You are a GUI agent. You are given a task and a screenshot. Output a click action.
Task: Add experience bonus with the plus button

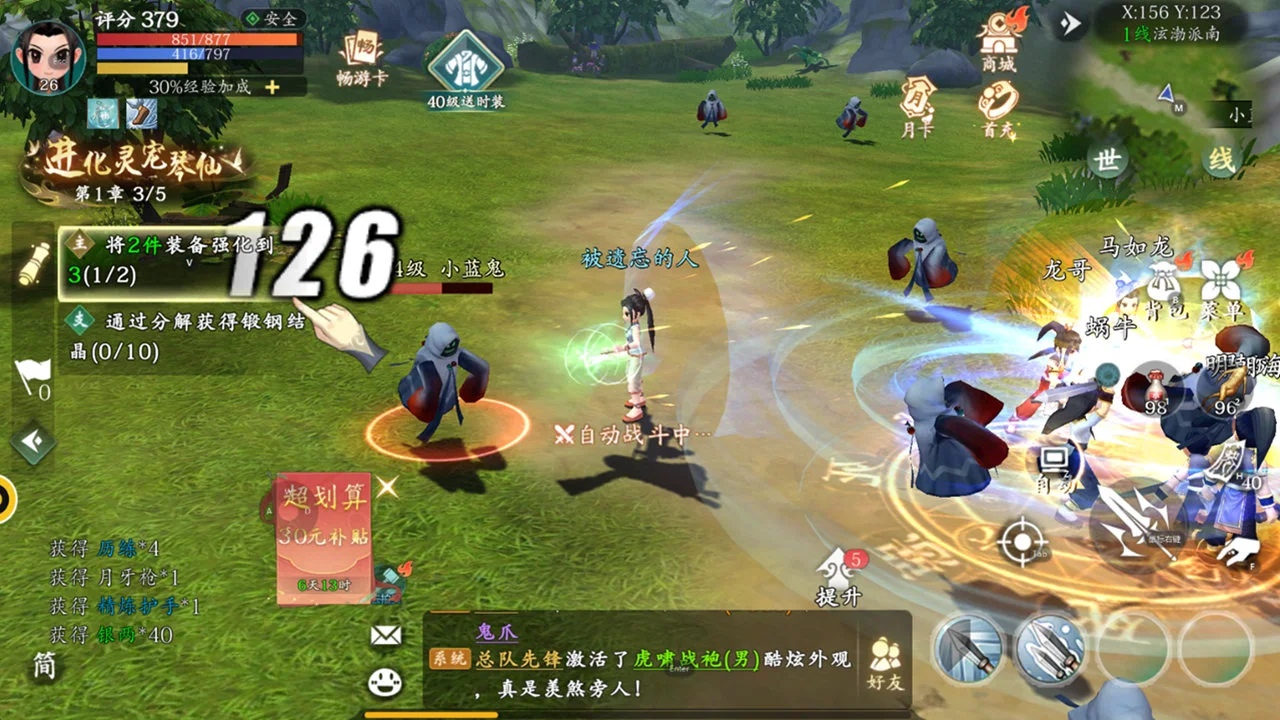click(272, 87)
